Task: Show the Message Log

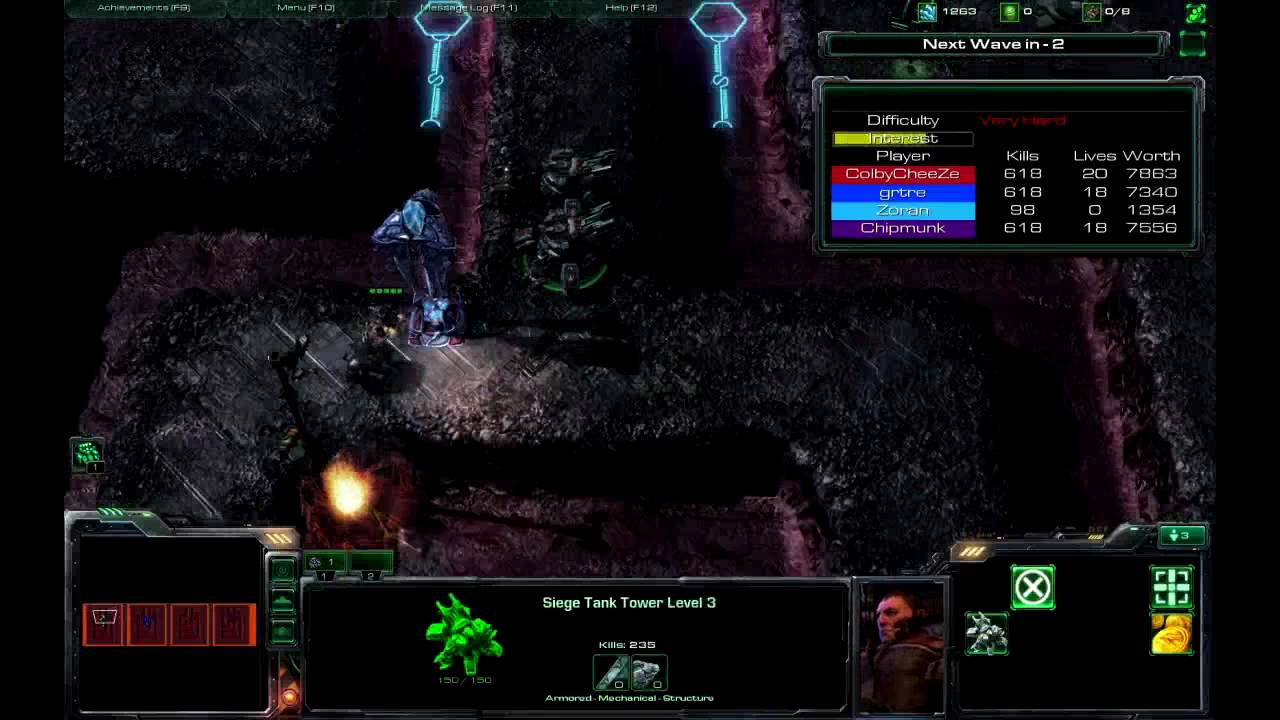Action: (x=469, y=8)
